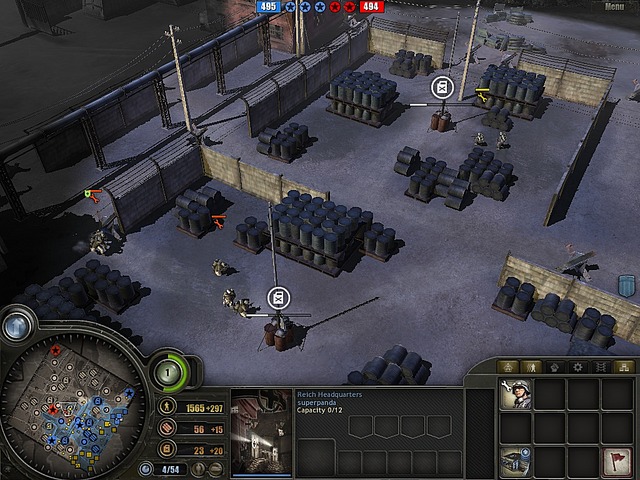
Task: Select the building upgrade icon
Action: coord(516,462)
